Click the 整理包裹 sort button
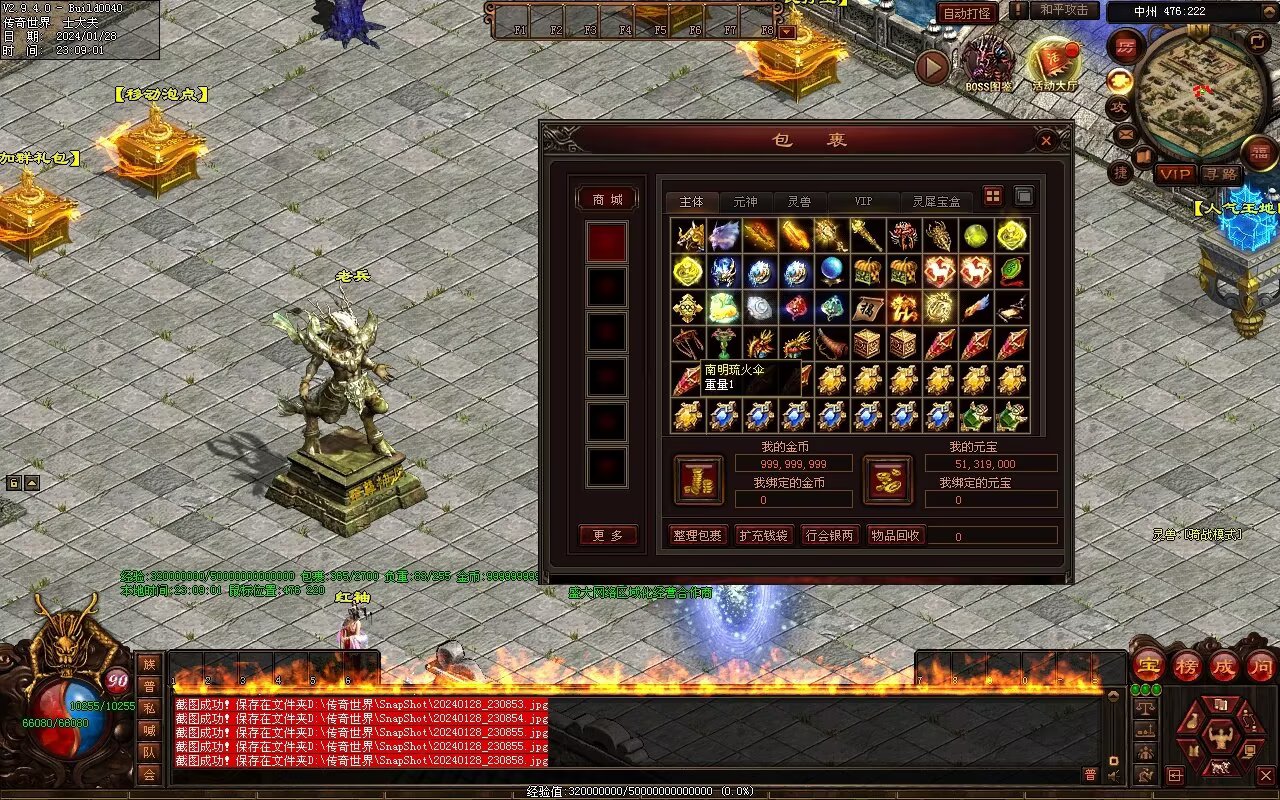The width and height of the screenshot is (1280, 800). coord(697,535)
